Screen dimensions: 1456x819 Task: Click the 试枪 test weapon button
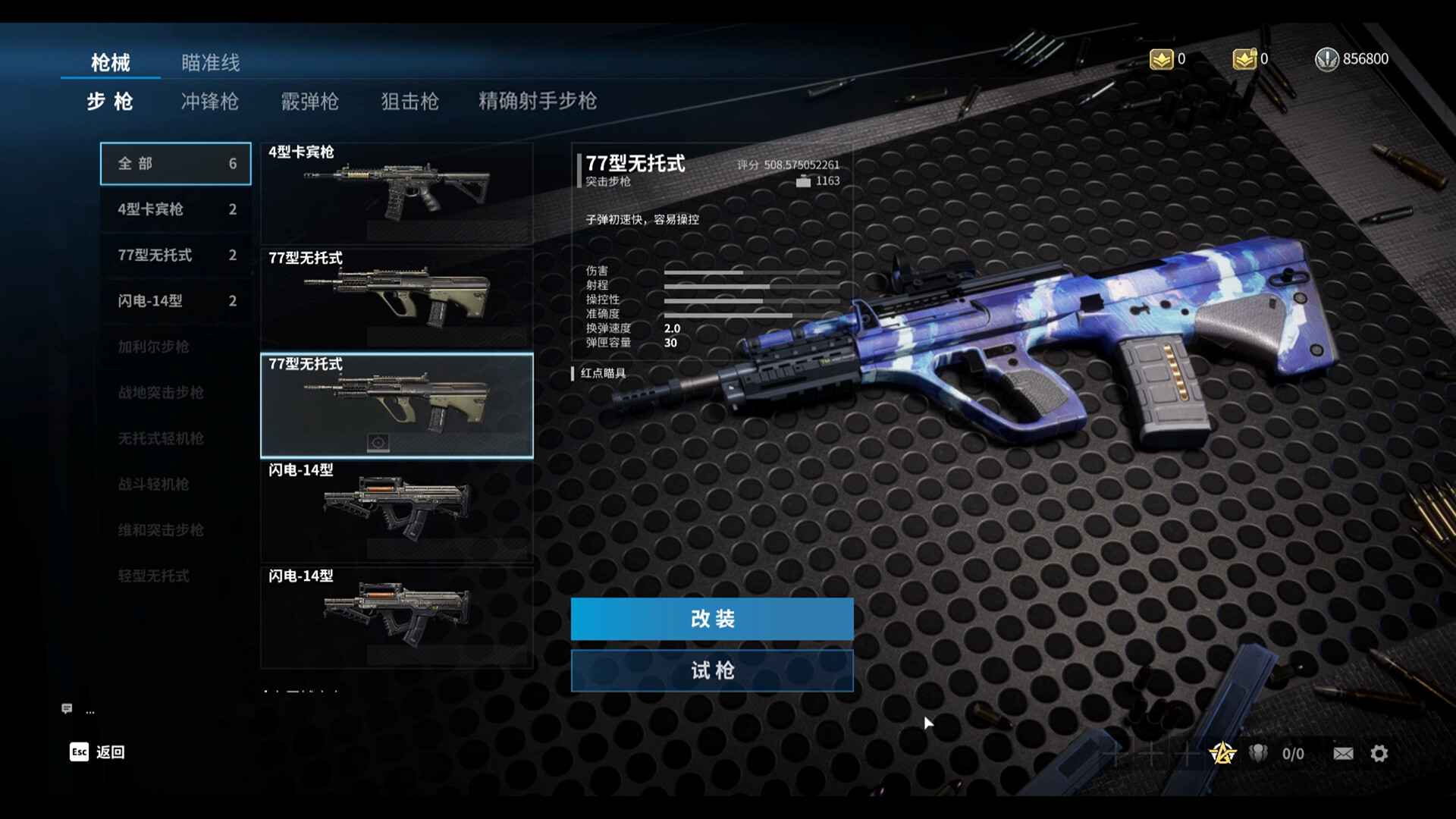click(x=712, y=670)
